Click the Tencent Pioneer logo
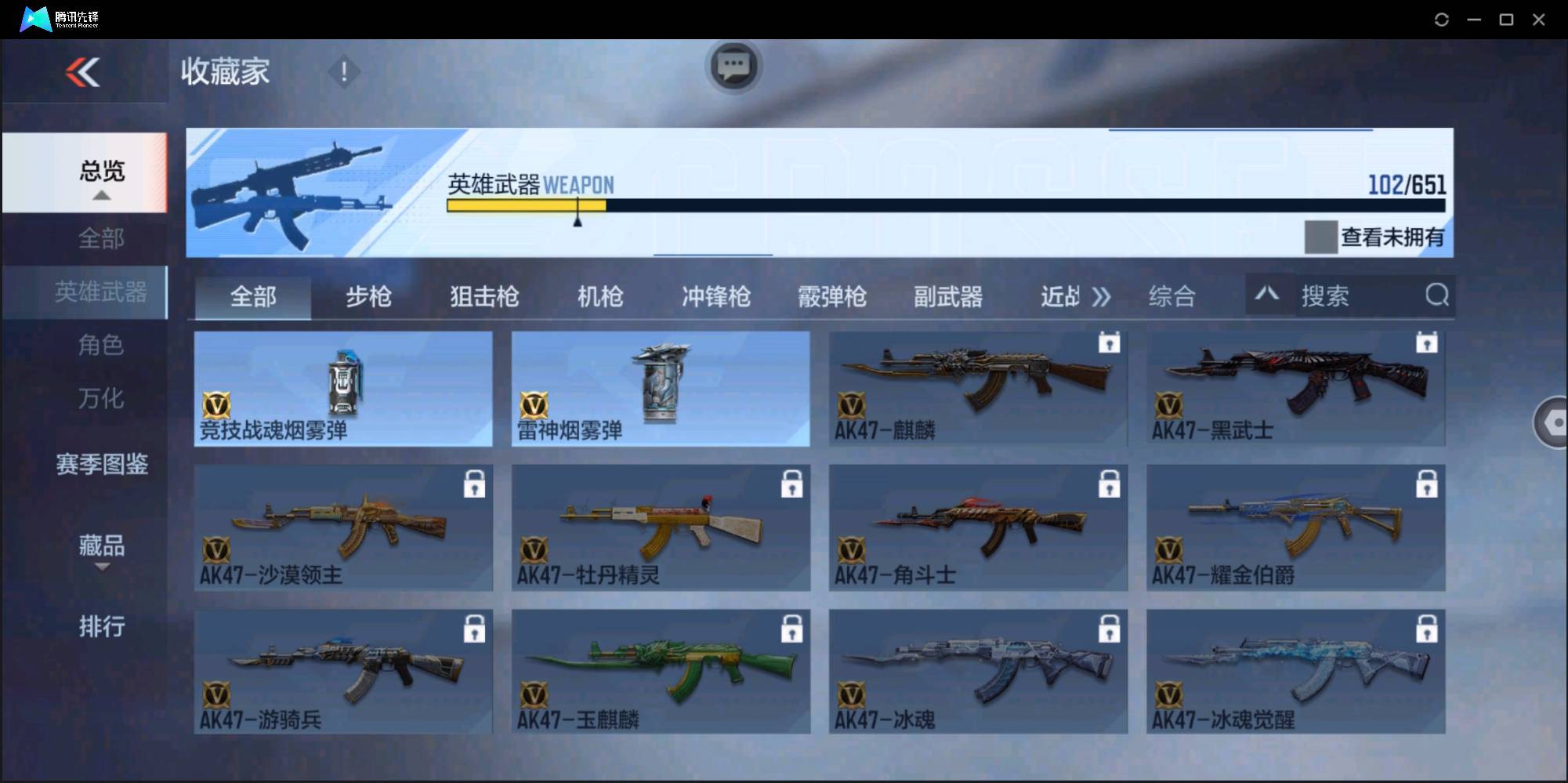Image resolution: width=1568 pixels, height=783 pixels. click(x=34, y=18)
